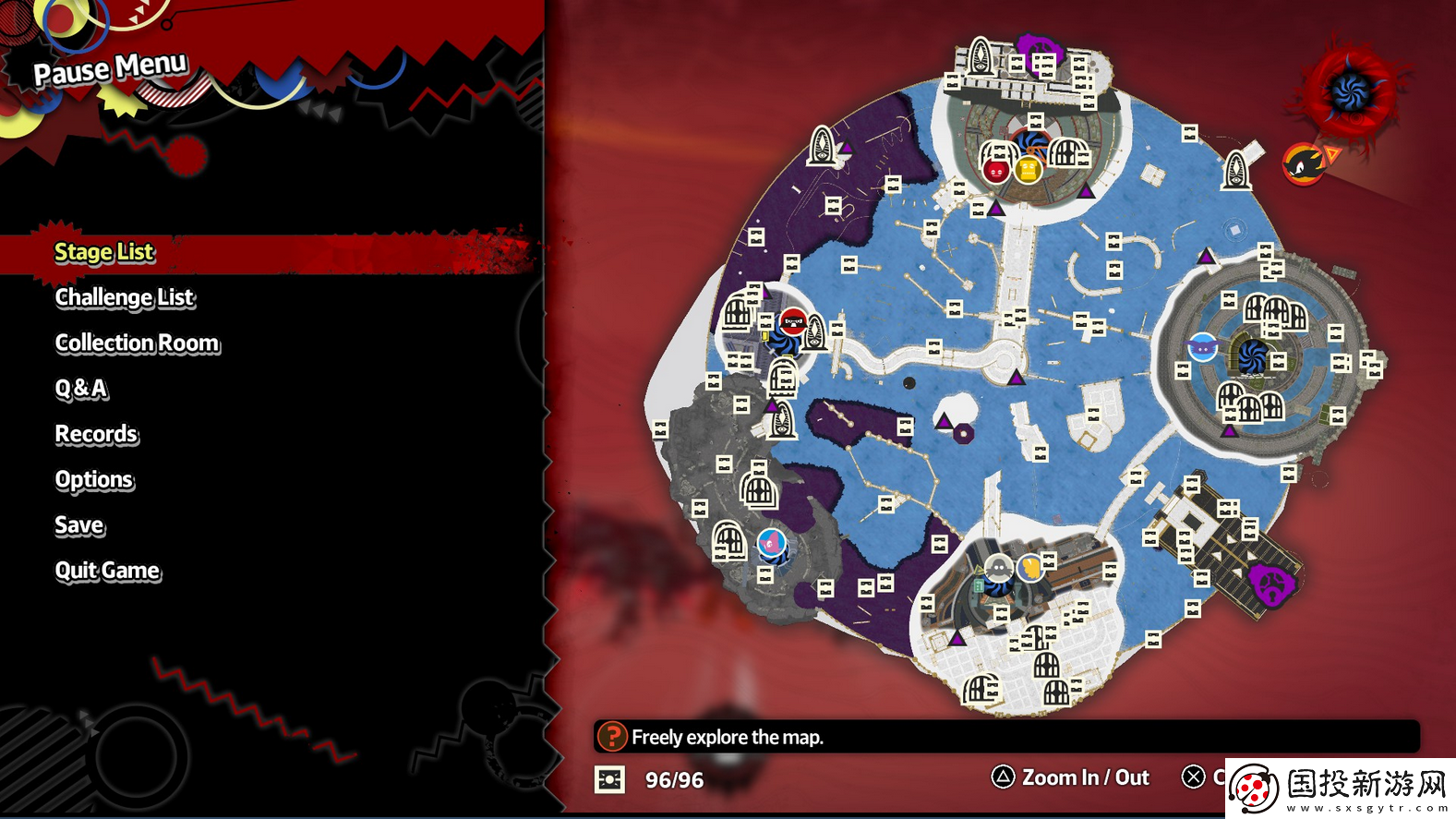Select the yellow glove marker in the city

(x=1029, y=566)
